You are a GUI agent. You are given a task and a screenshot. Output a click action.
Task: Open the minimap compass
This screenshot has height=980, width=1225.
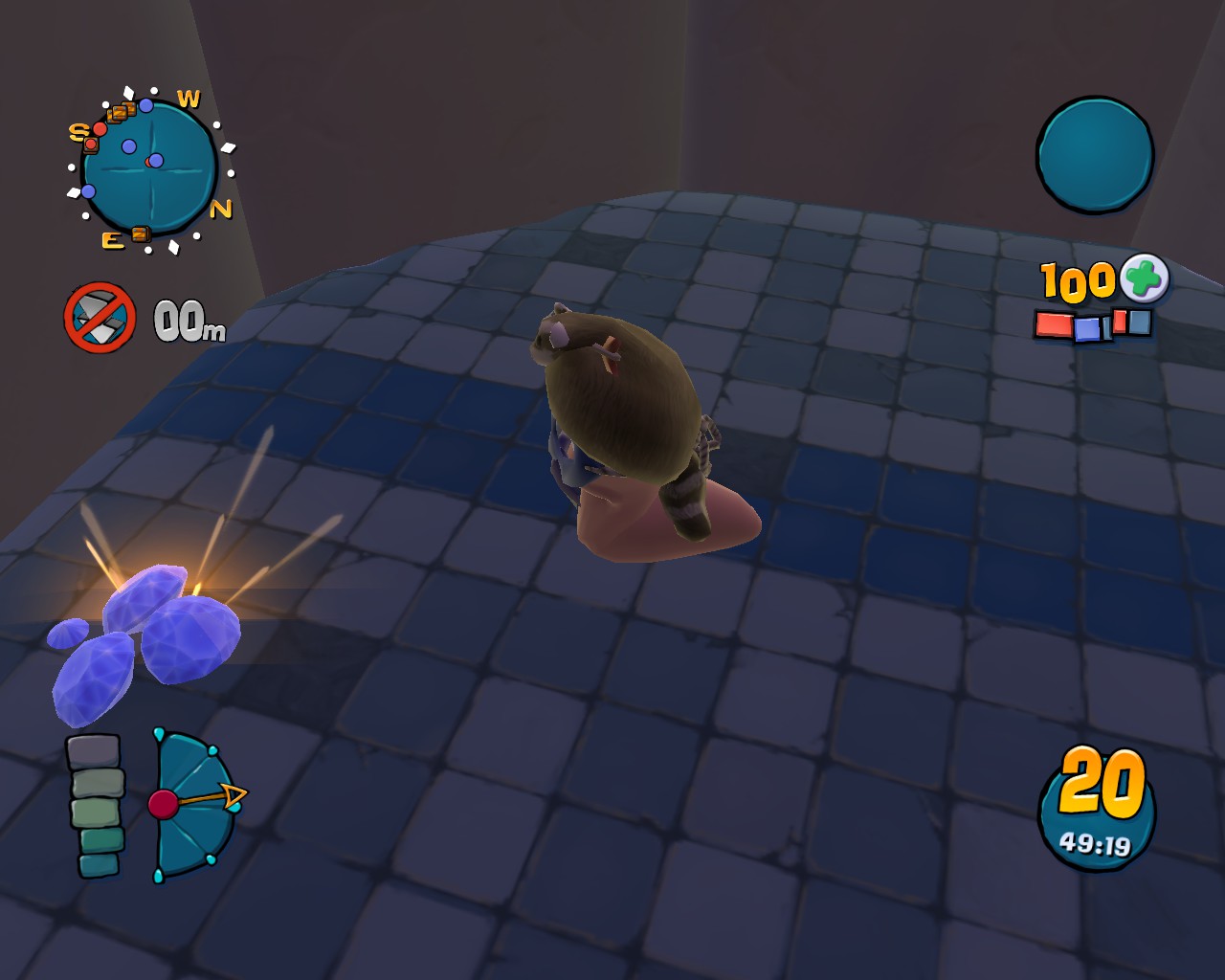pos(149,165)
